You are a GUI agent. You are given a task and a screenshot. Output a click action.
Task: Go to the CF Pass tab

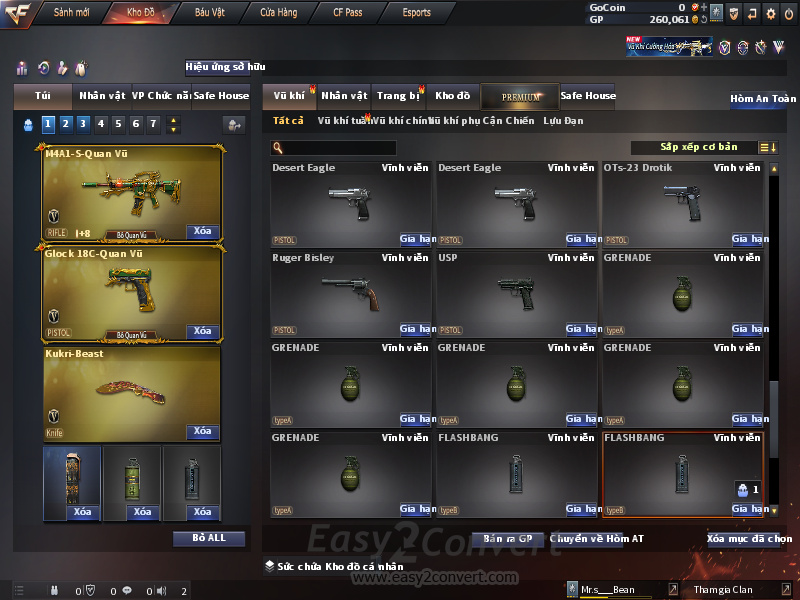(x=348, y=13)
